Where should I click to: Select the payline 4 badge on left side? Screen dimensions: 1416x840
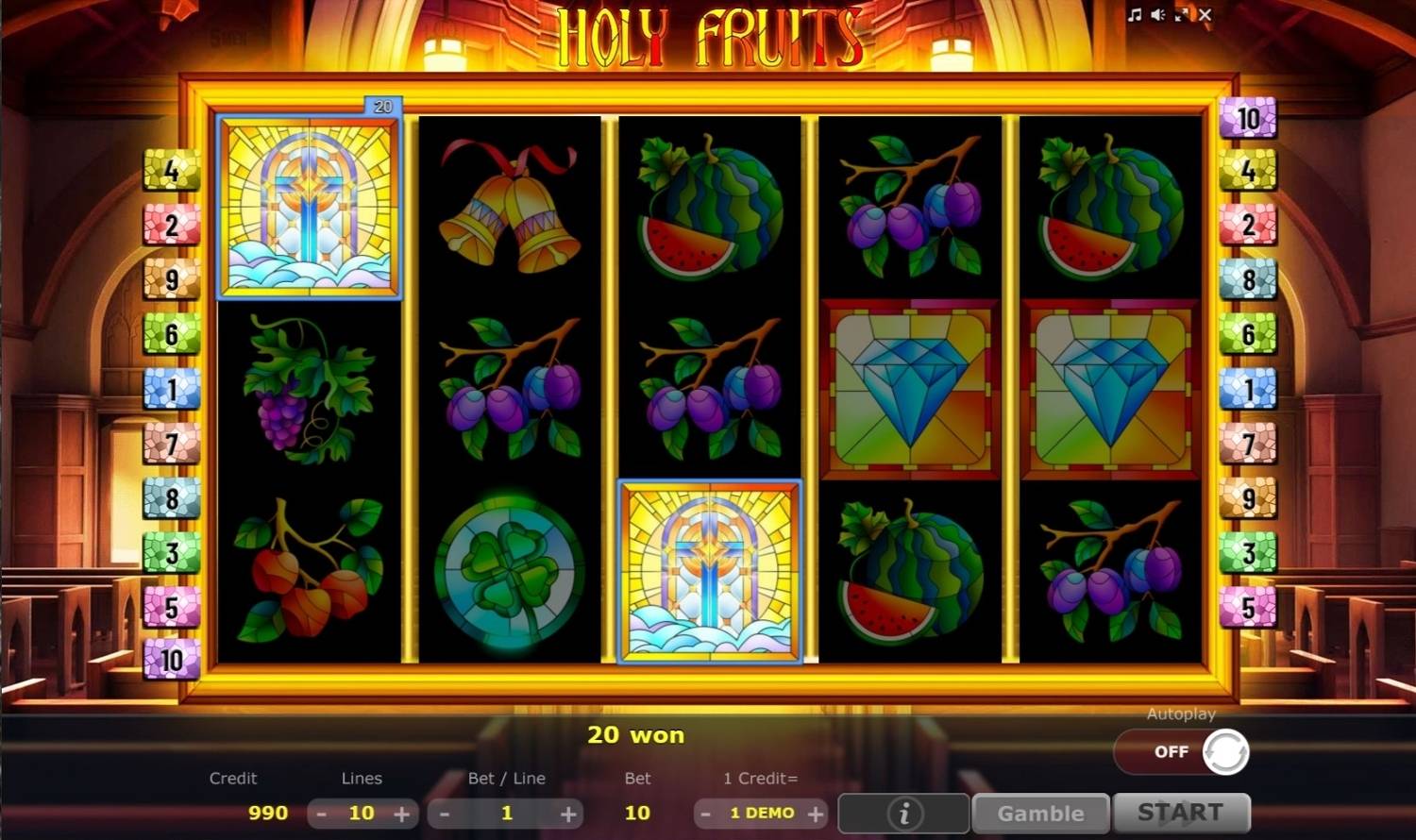coord(170,172)
